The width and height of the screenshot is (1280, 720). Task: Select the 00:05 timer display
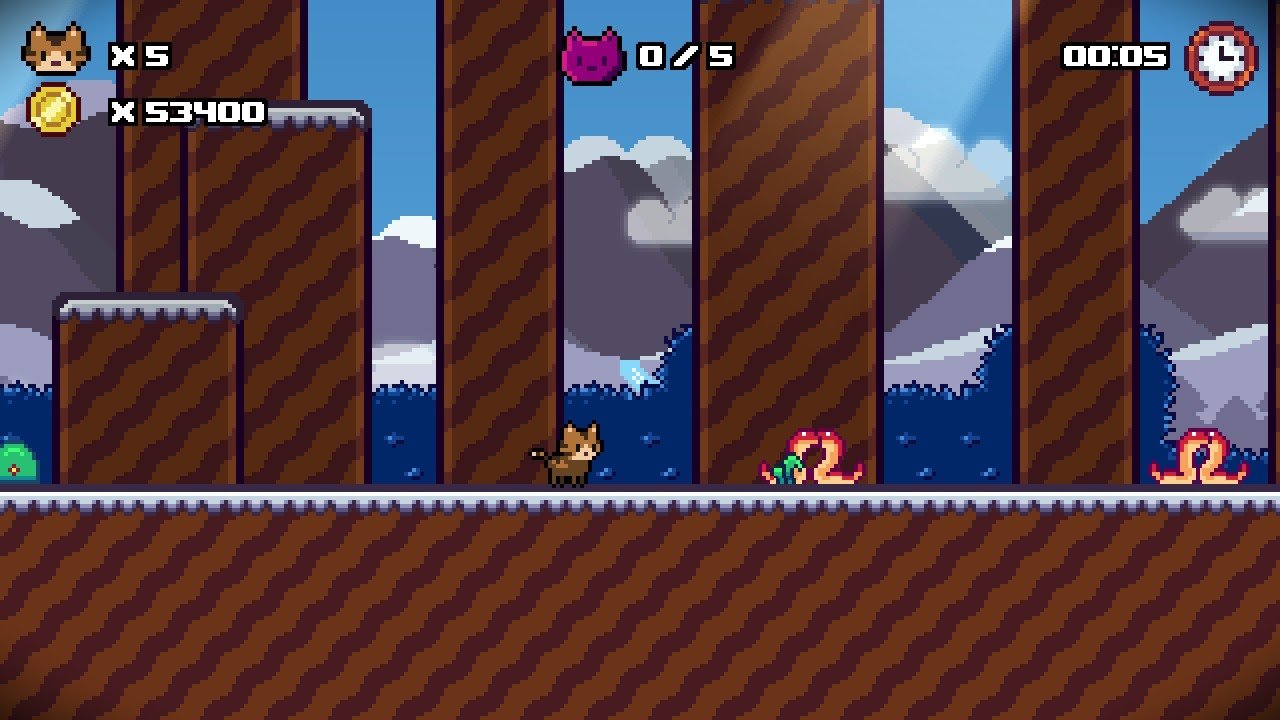(1113, 56)
